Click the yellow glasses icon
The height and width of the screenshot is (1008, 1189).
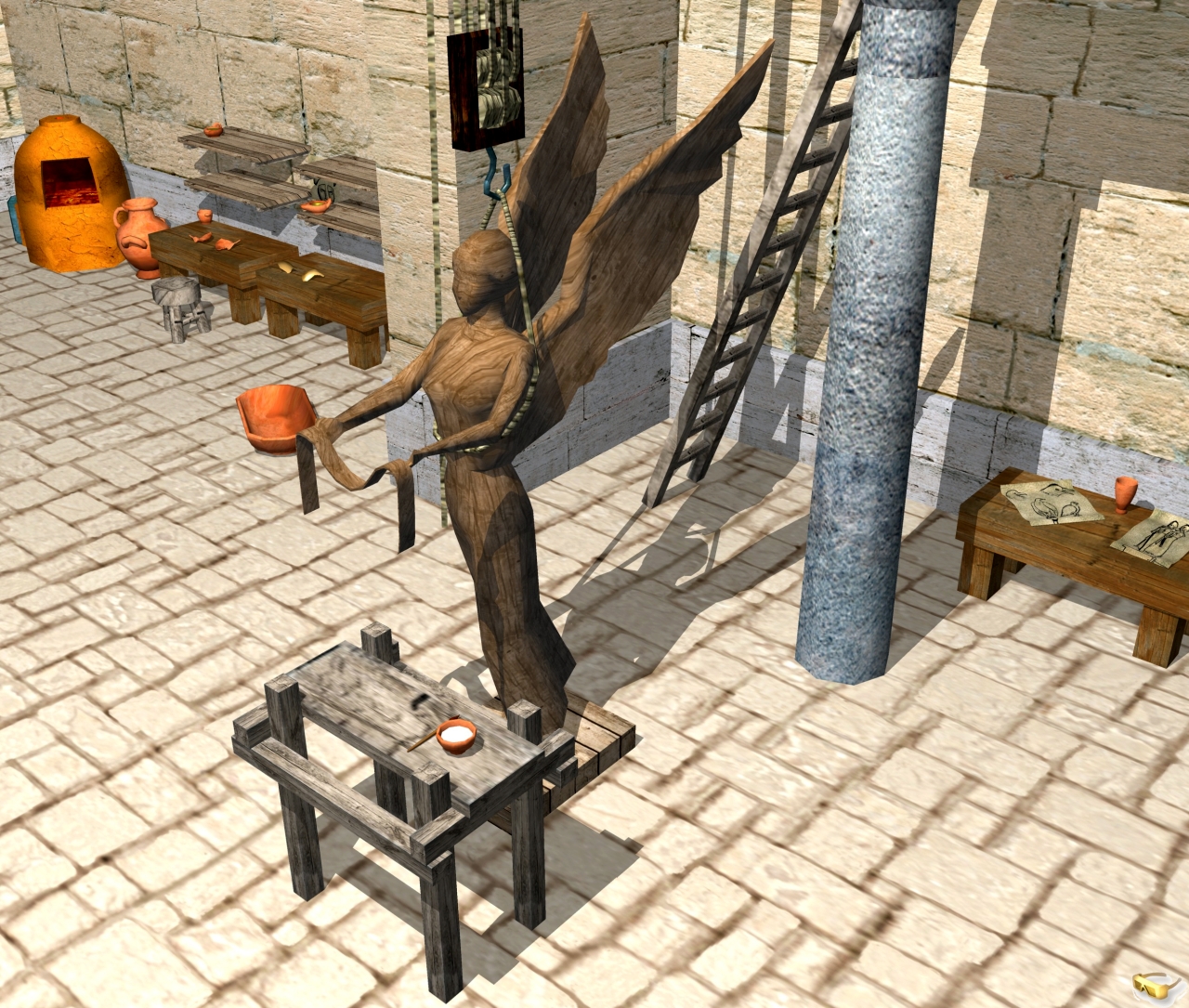click(x=1155, y=985)
